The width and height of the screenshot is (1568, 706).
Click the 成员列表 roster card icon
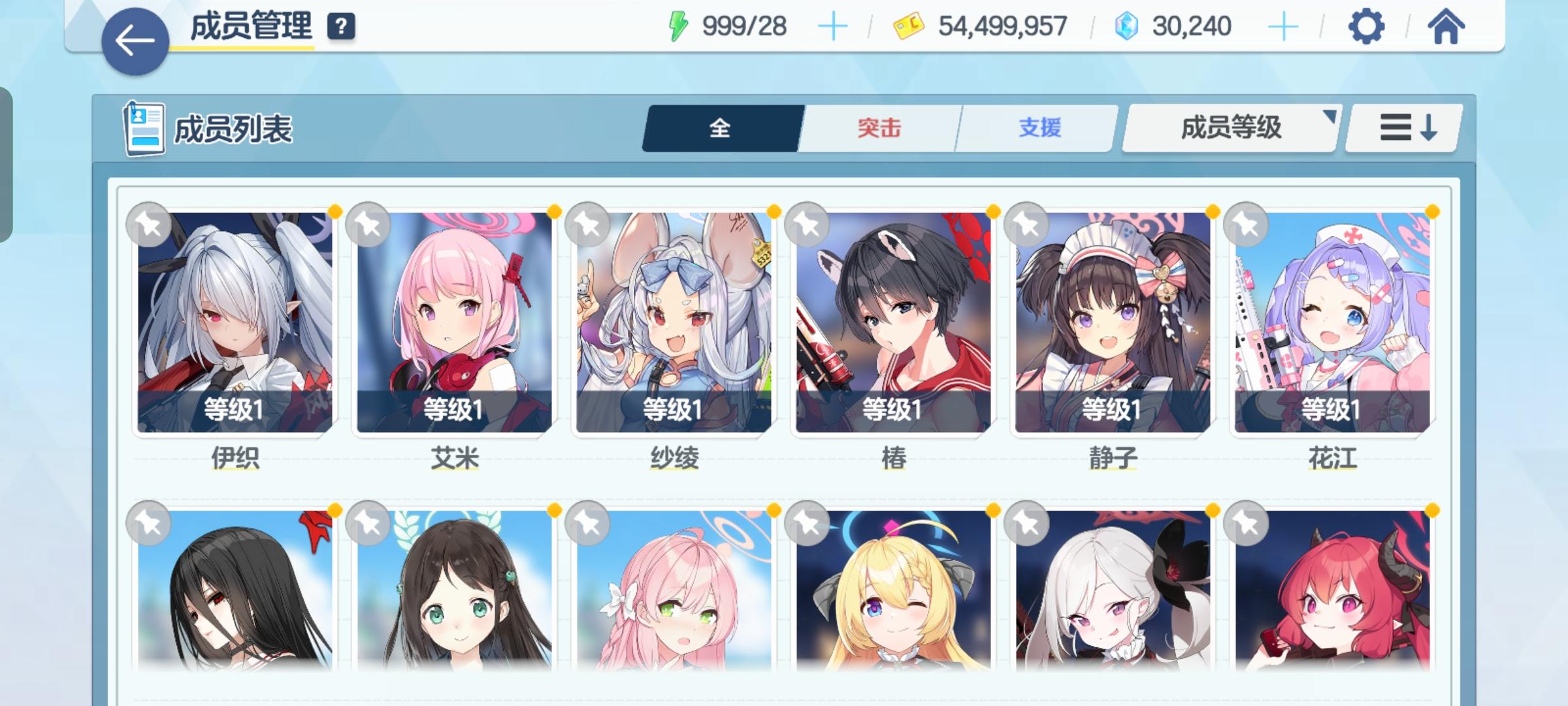click(x=145, y=129)
